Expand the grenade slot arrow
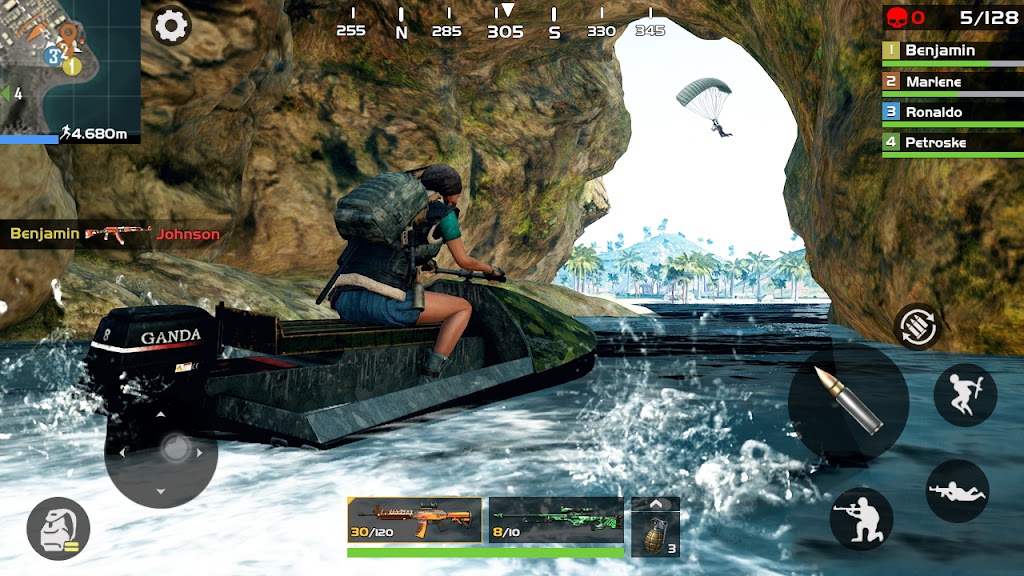Screen dimensions: 1024x576 [656, 504]
